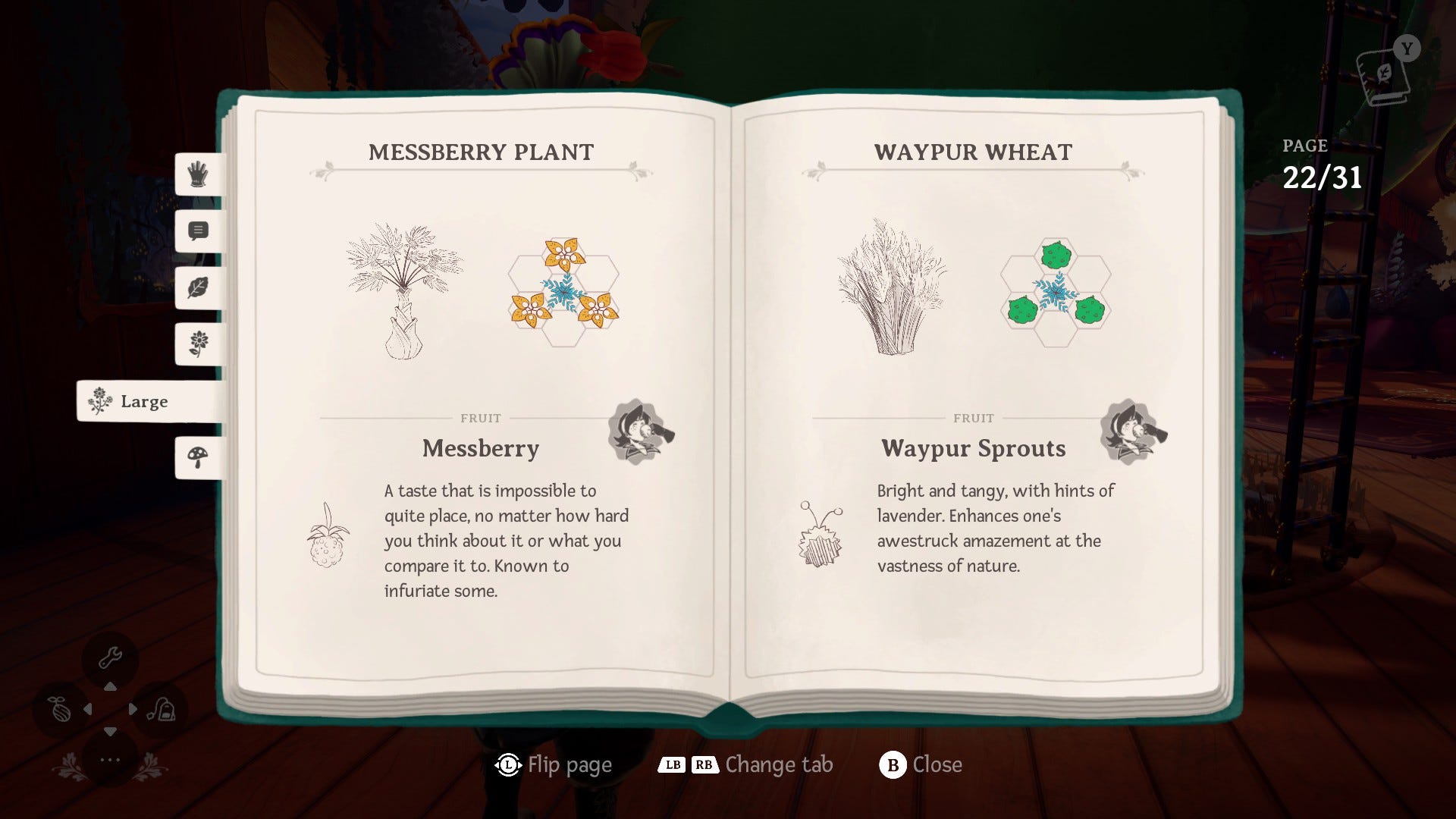Open the journal book icon
Image resolution: width=1456 pixels, height=819 pixels.
coord(1385,77)
